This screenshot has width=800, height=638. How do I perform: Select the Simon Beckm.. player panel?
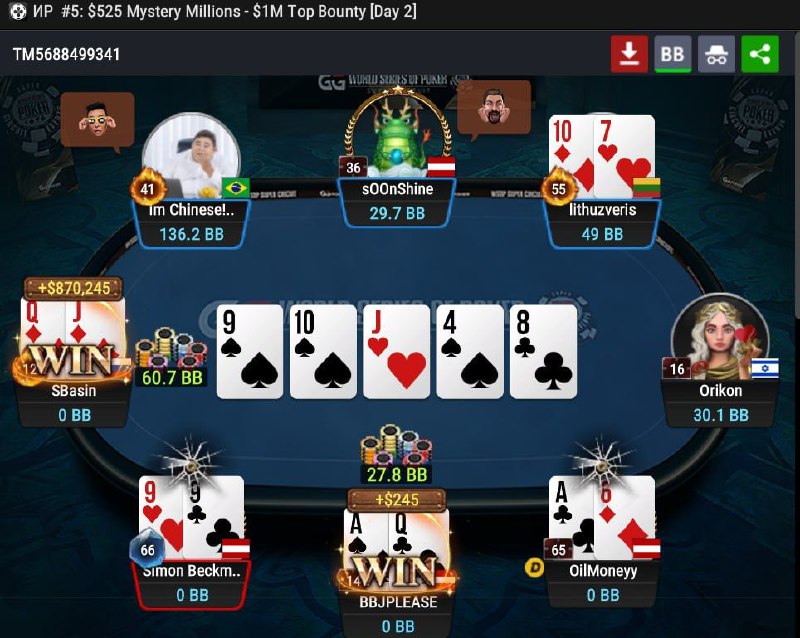click(190, 583)
